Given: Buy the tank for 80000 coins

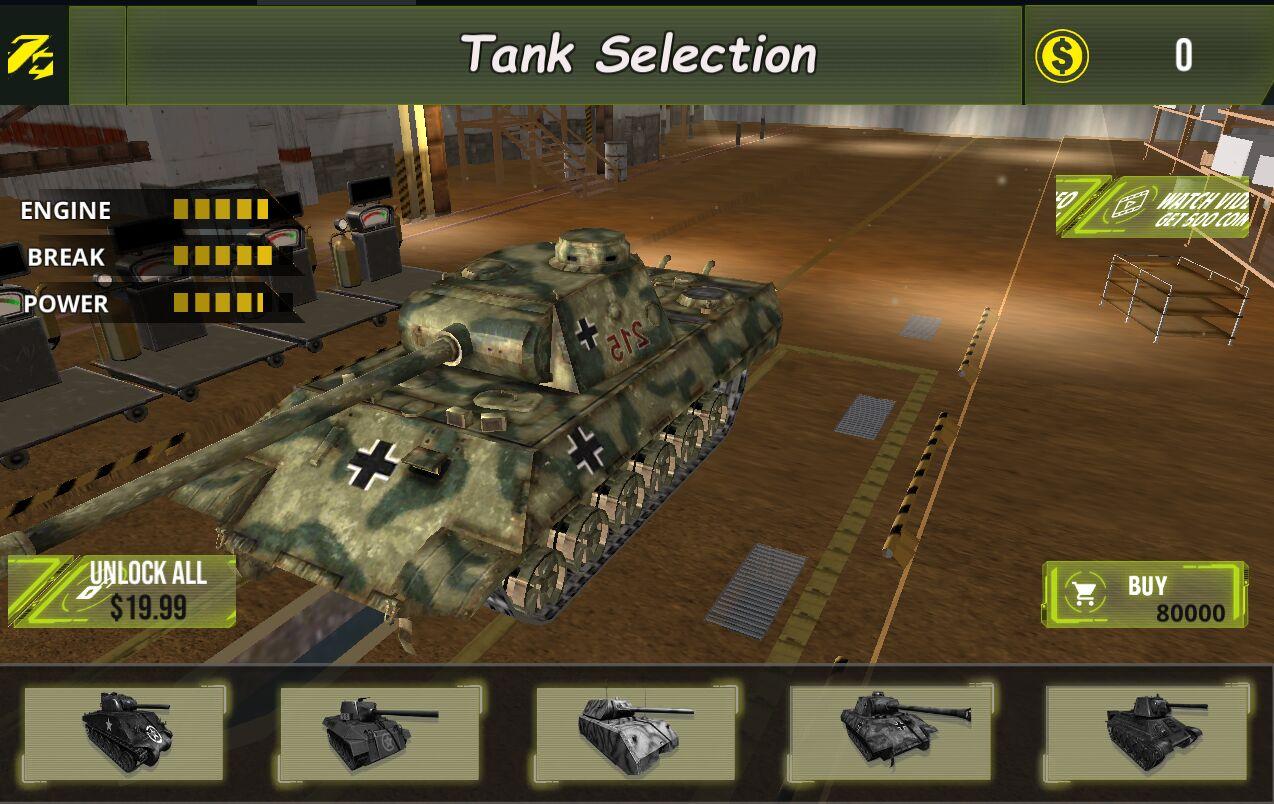Looking at the screenshot, I should pyautogui.click(x=1144, y=595).
